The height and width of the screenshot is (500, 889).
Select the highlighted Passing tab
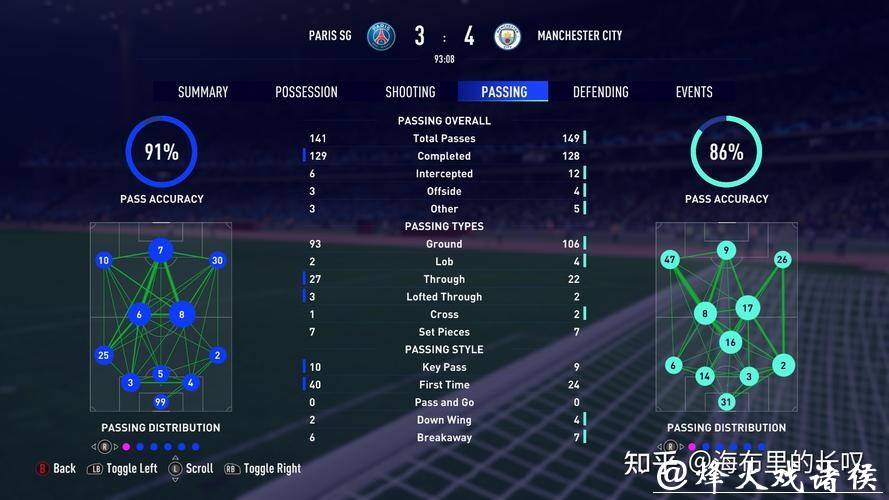[503, 92]
